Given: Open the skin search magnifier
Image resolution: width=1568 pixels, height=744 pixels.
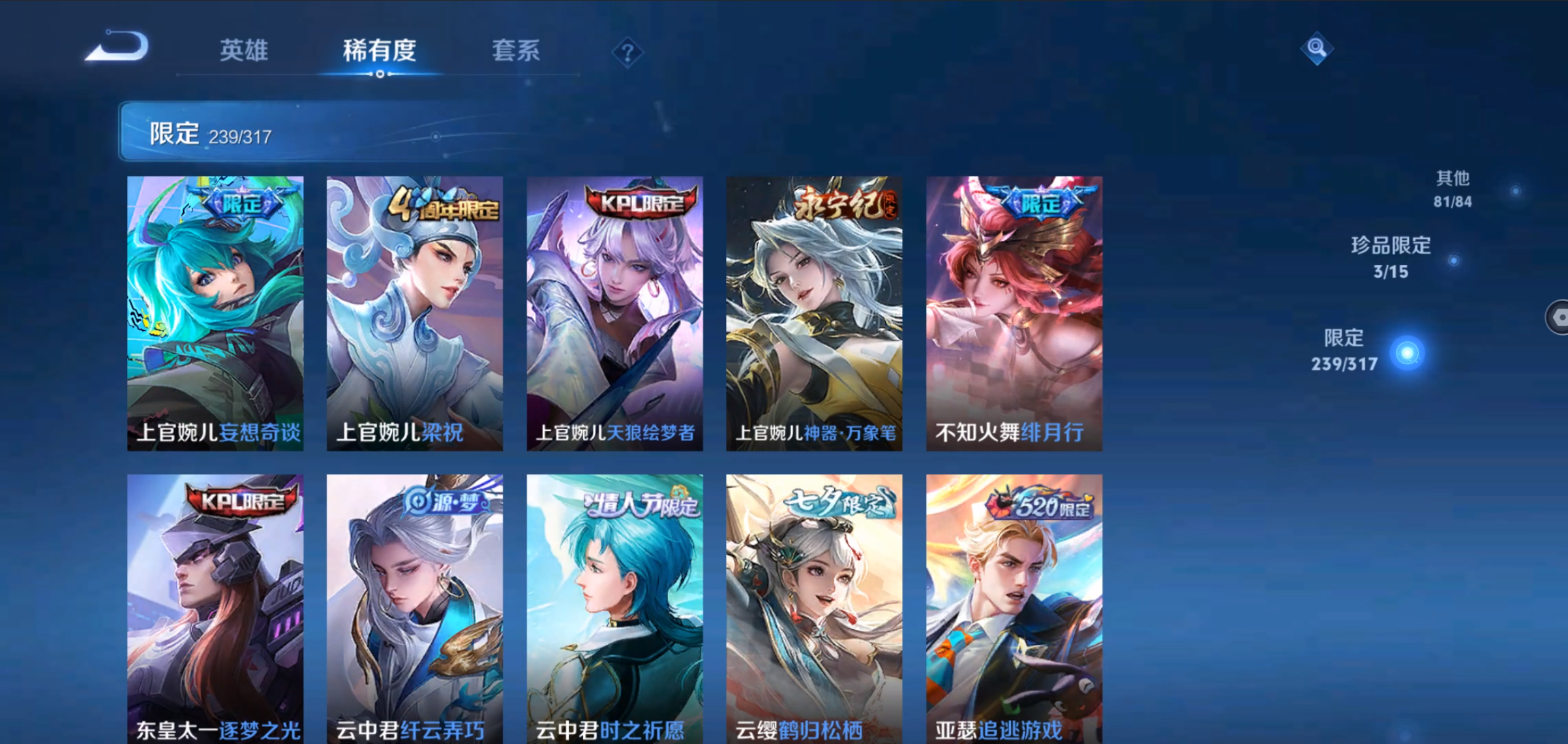Looking at the screenshot, I should click(x=1316, y=48).
